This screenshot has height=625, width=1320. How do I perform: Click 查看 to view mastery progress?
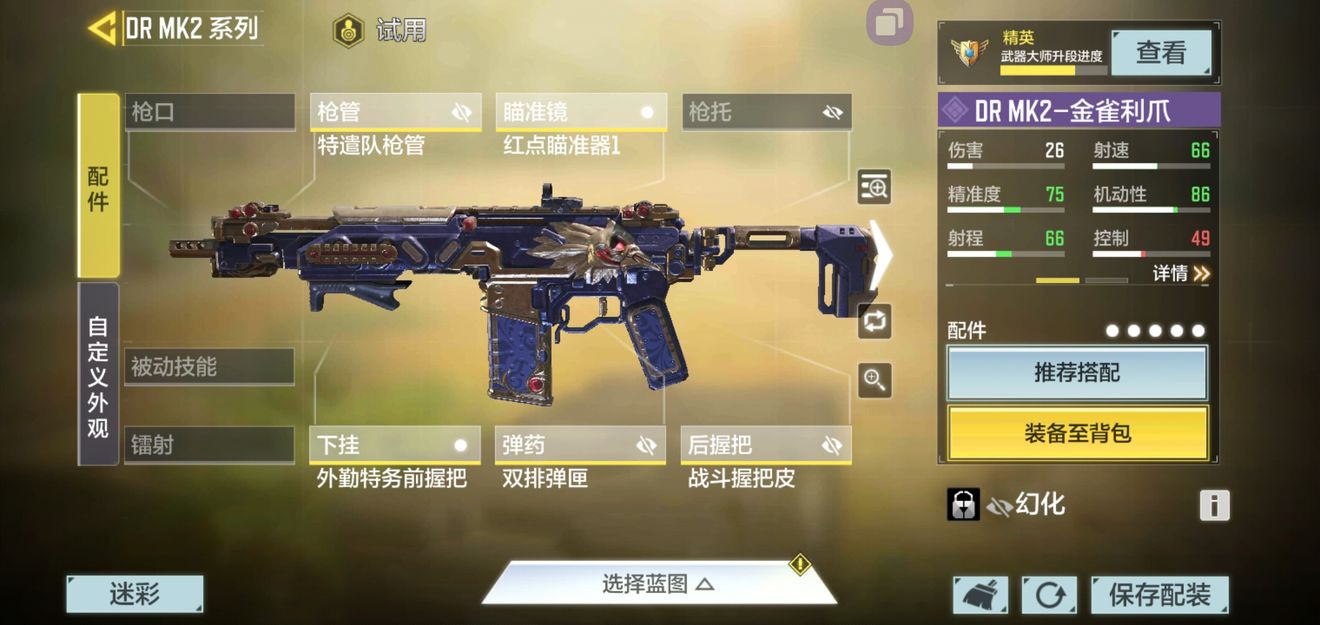point(1161,53)
